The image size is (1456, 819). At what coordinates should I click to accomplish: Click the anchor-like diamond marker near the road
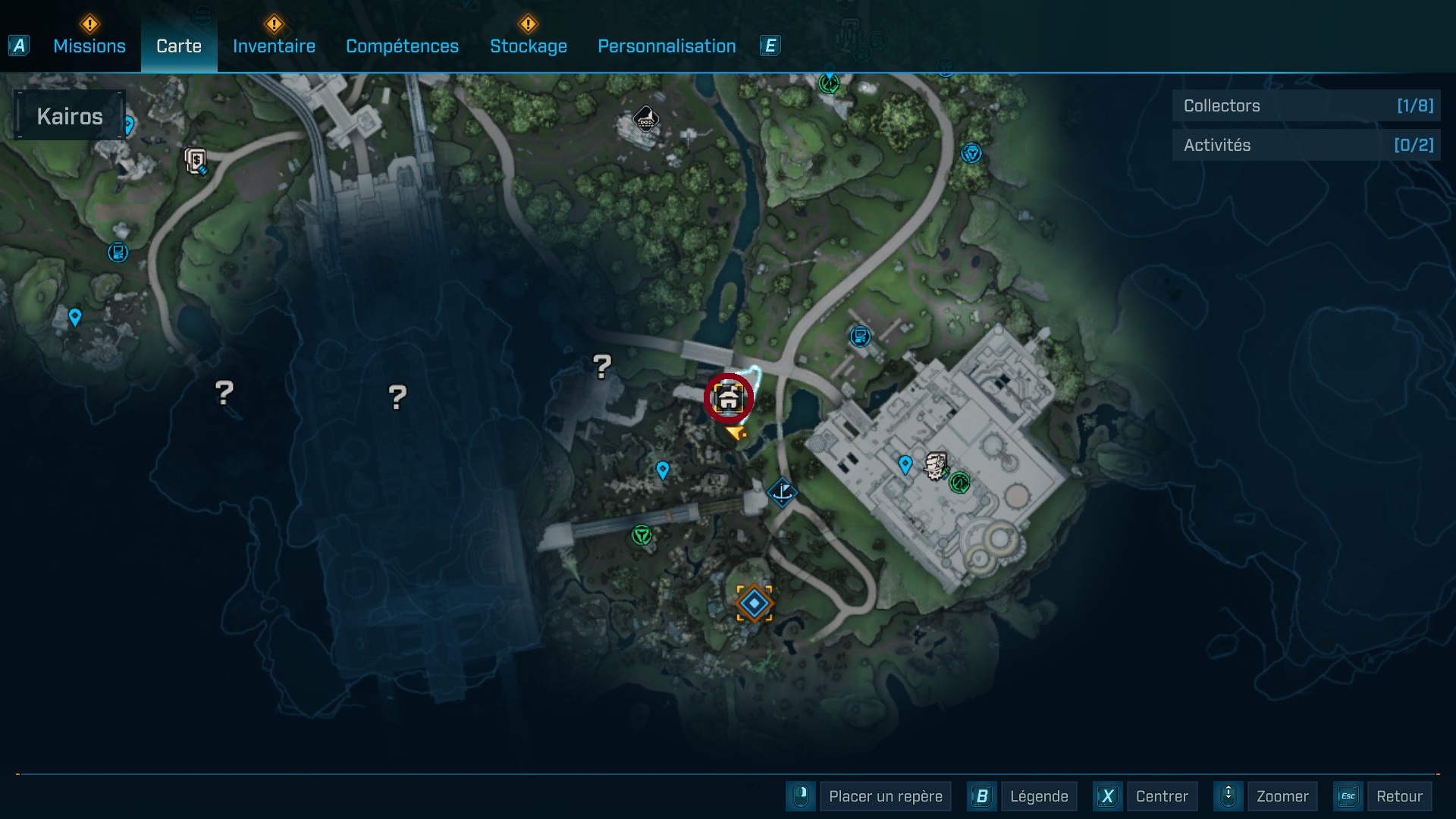782,492
